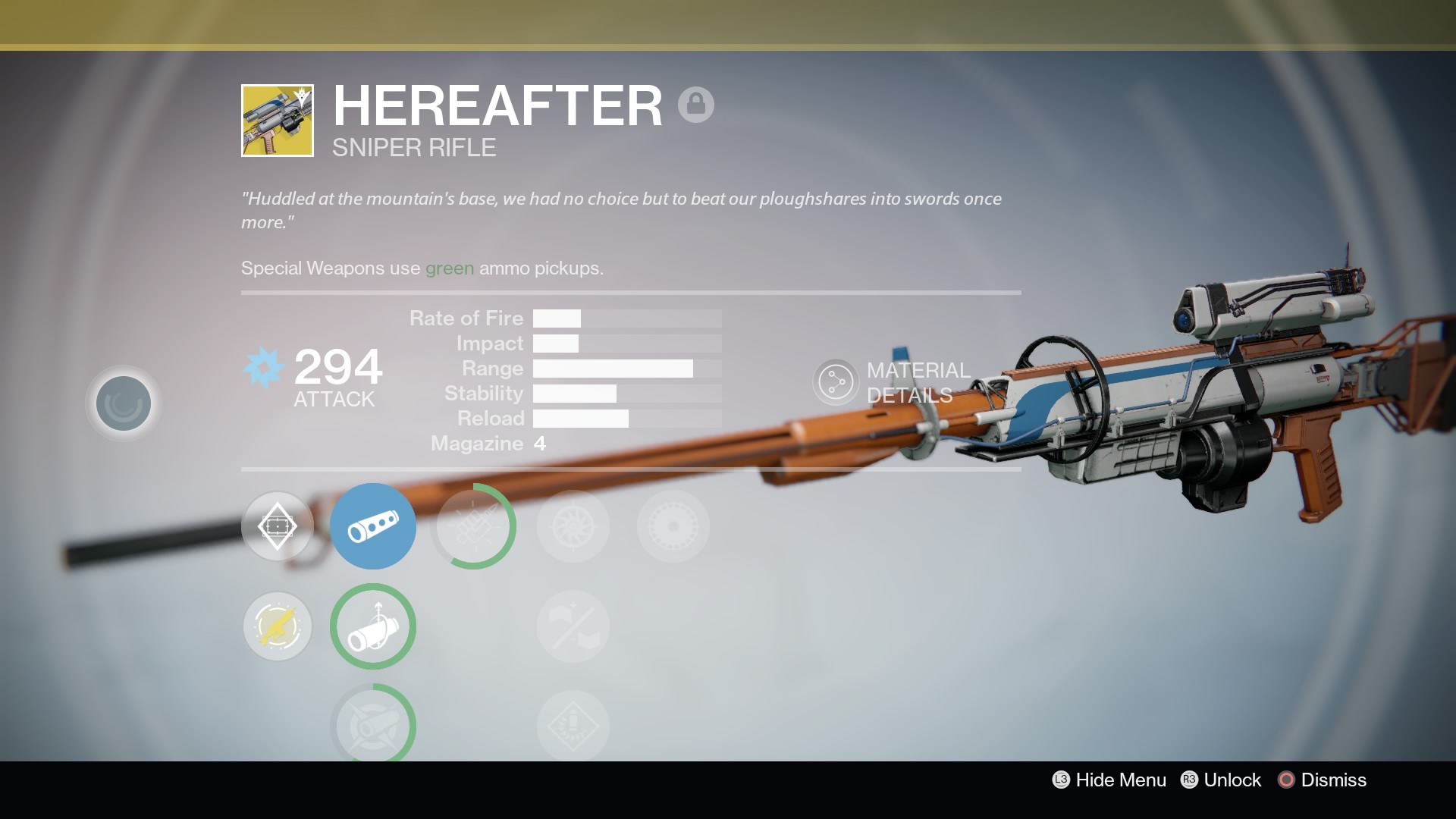Dismiss the weapon detail screen
This screenshot has height=819, width=1456.
pos(1320,780)
